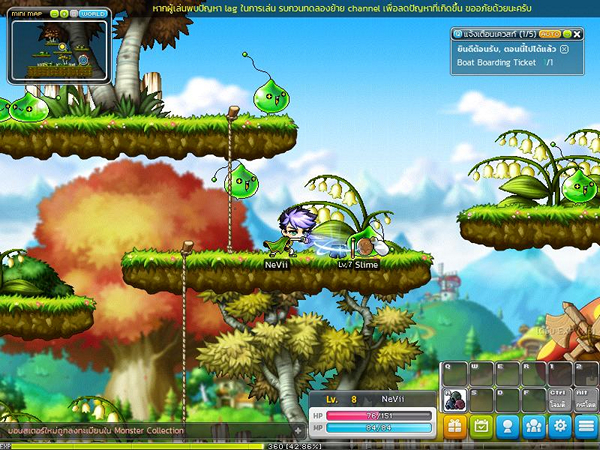The image size is (600, 450).
Task: Click the minimap display area
Action: pos(58,52)
